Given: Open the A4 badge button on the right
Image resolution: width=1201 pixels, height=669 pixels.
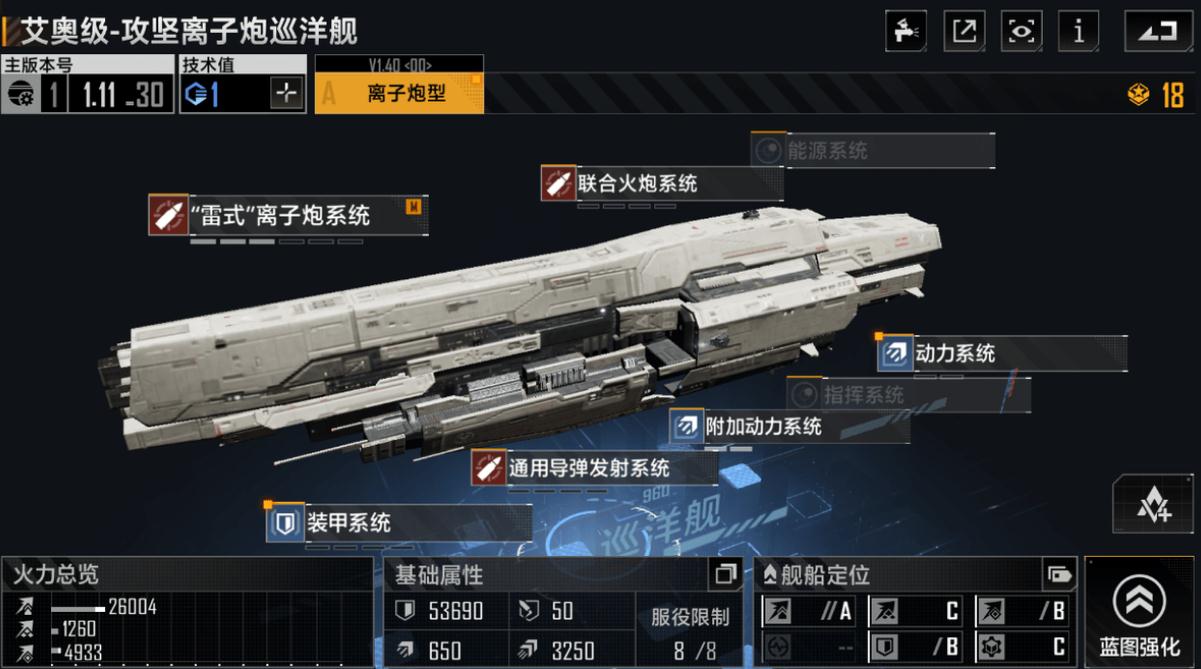Looking at the screenshot, I should pos(1153,505).
